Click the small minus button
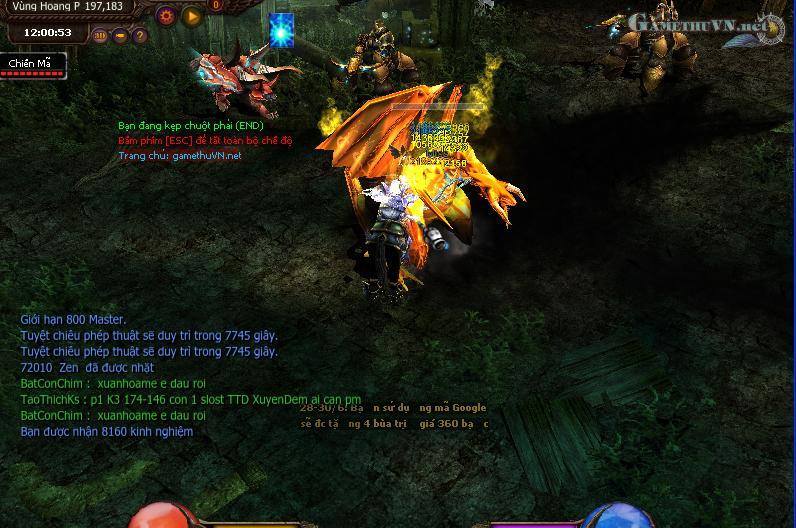 120,35
